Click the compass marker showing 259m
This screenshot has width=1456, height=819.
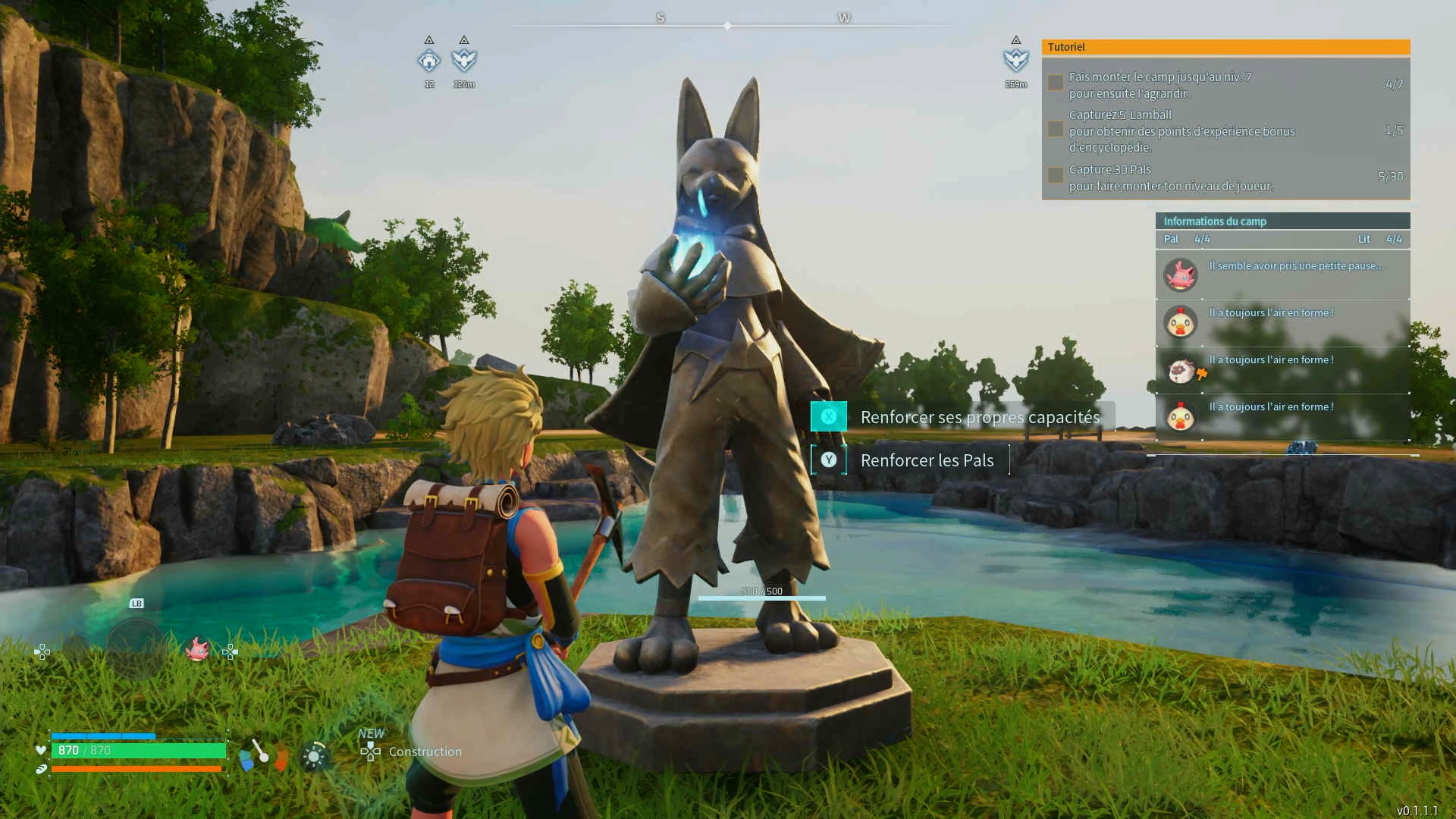(1015, 61)
